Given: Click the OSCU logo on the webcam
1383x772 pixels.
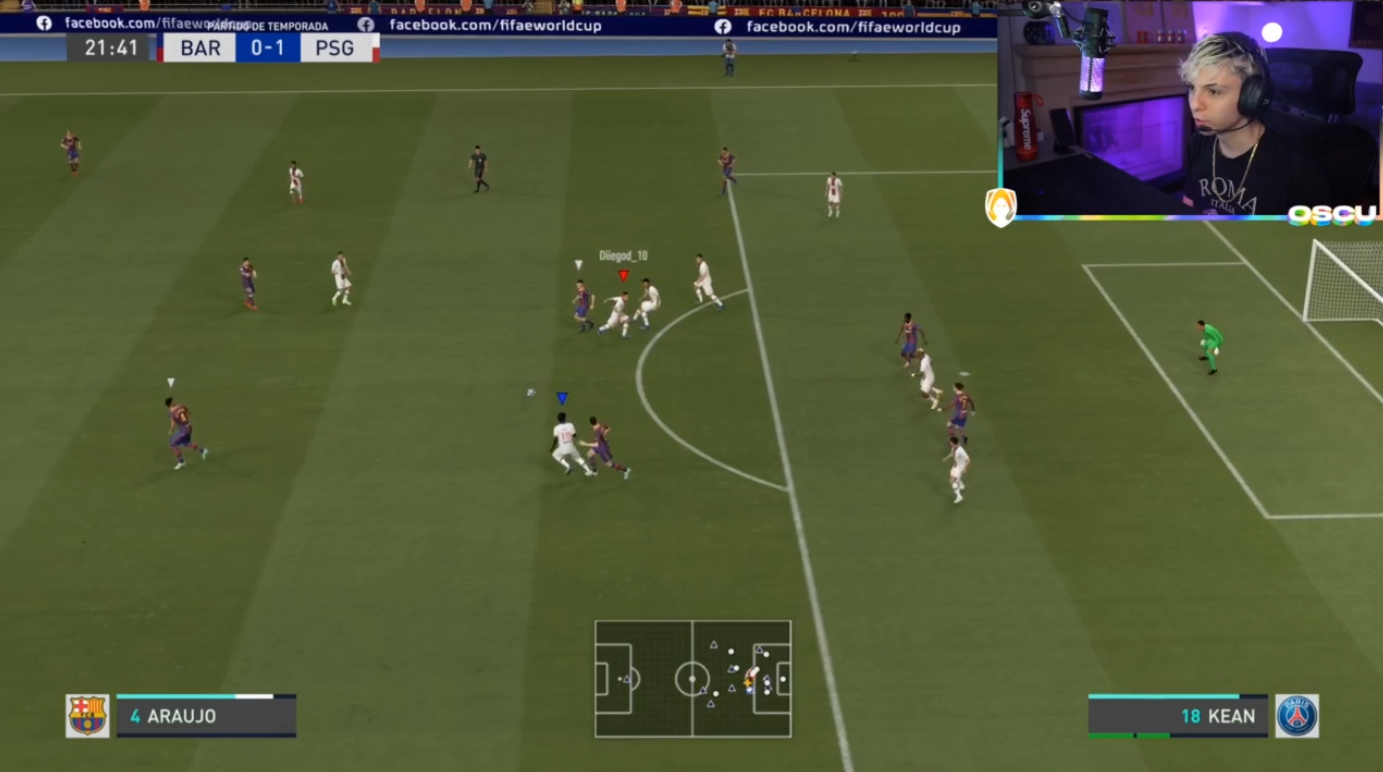Looking at the screenshot, I should [1331, 215].
